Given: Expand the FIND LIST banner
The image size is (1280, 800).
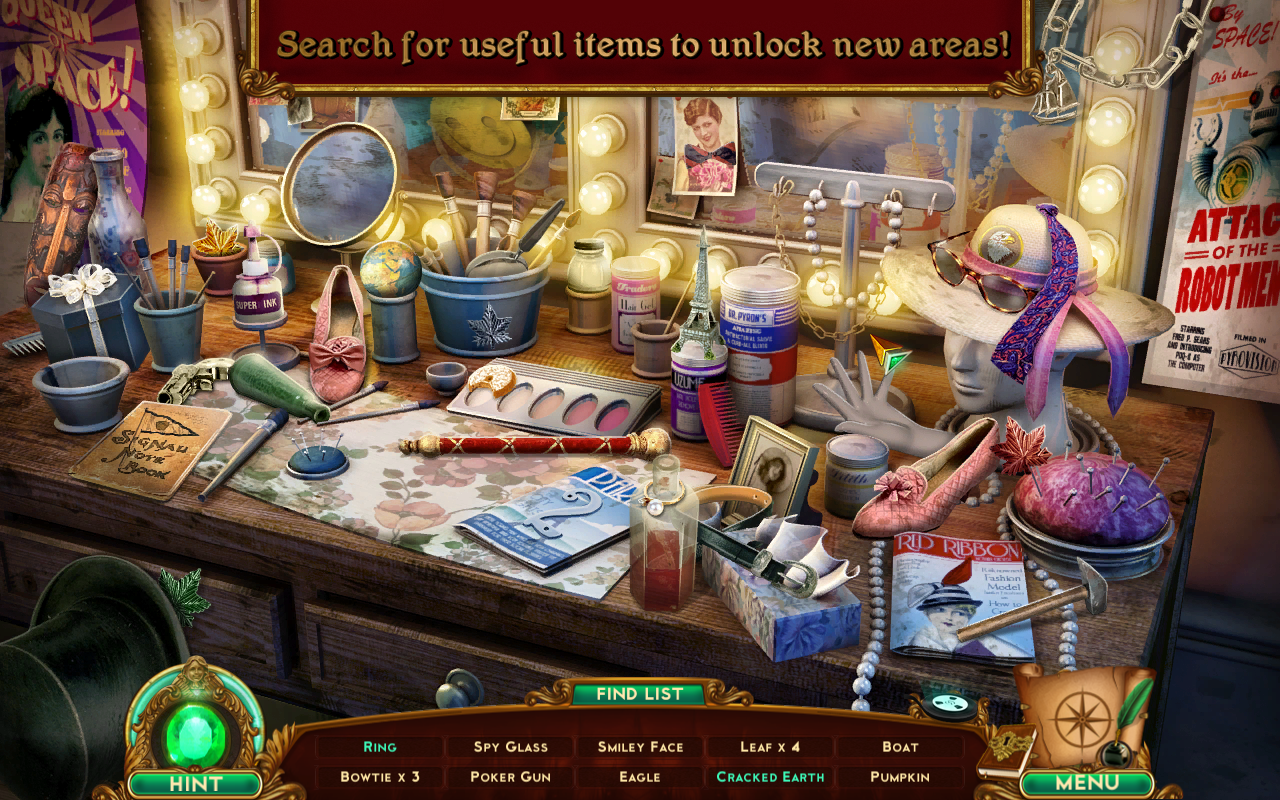Looking at the screenshot, I should click(640, 693).
